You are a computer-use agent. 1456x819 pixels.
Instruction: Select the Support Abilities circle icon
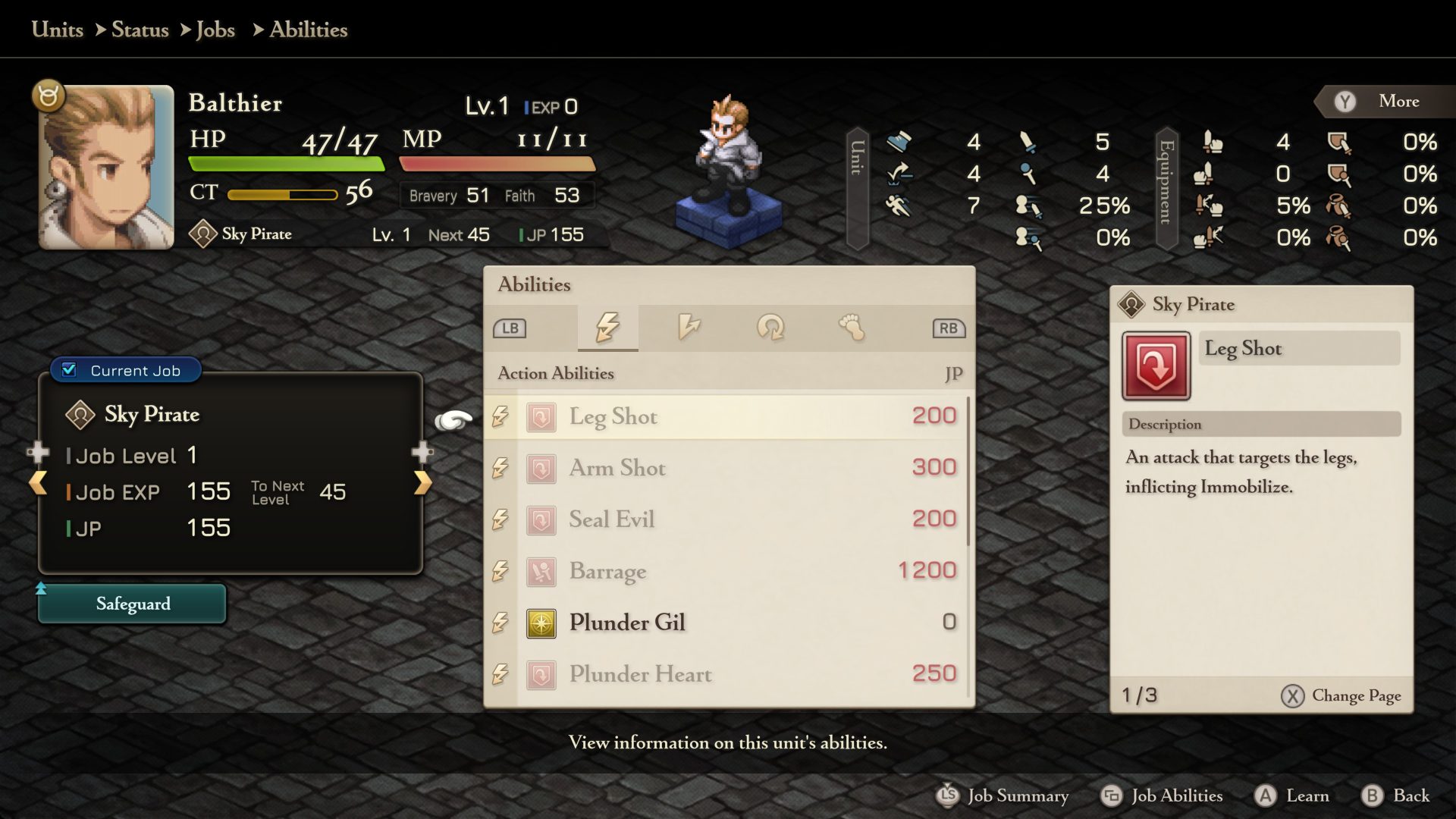click(x=771, y=328)
